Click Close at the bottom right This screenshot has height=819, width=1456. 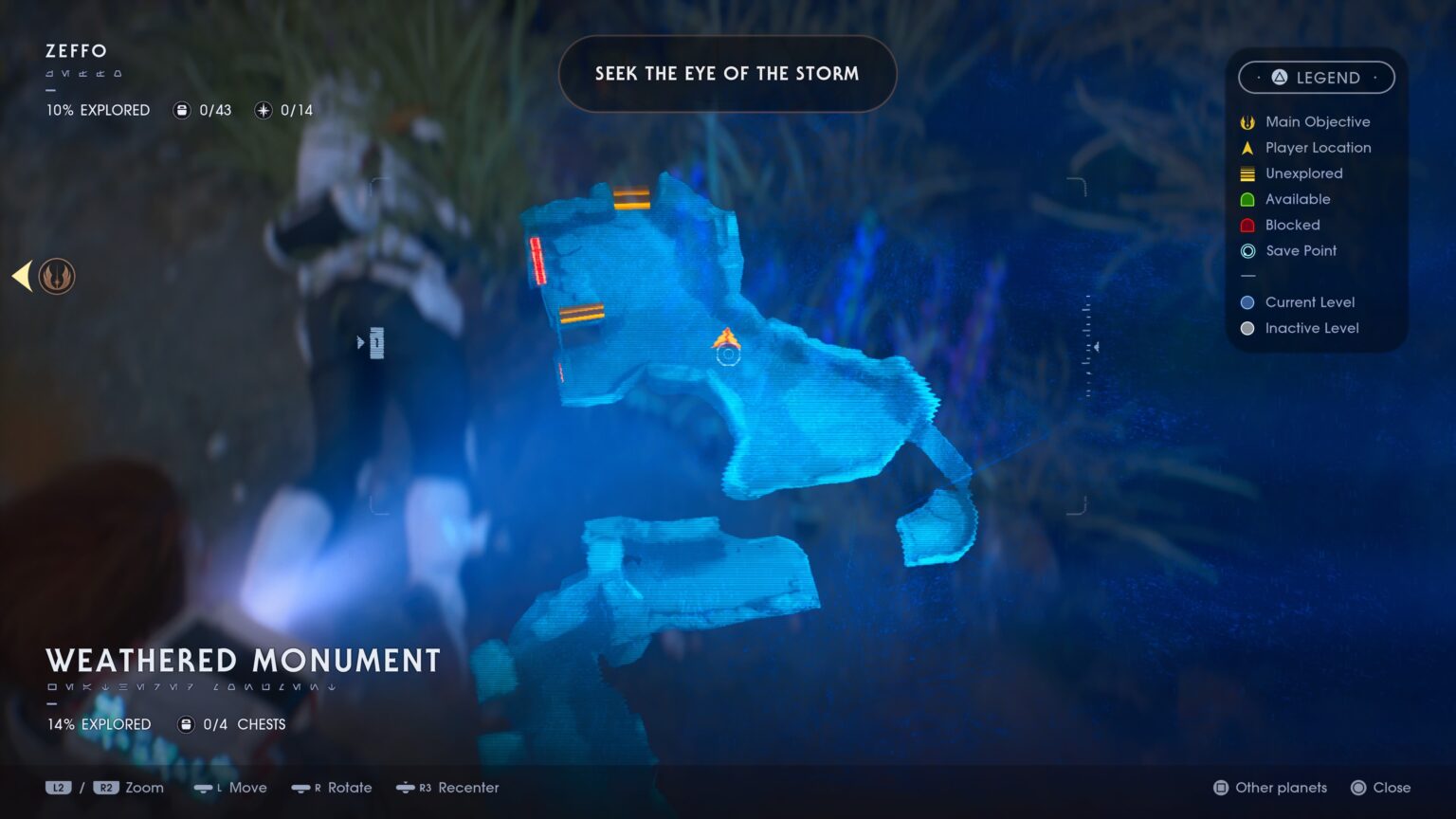[x=1381, y=788]
